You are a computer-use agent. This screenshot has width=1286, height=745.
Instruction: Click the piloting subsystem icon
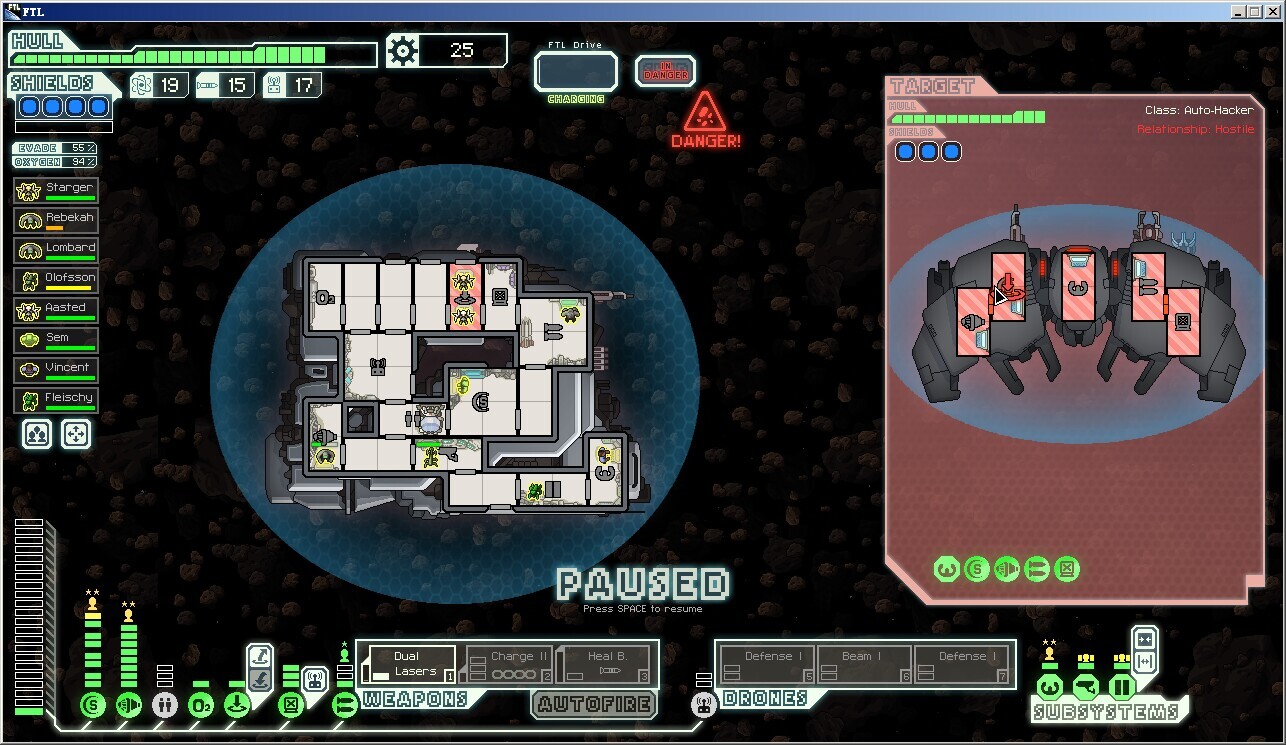tap(1049, 687)
